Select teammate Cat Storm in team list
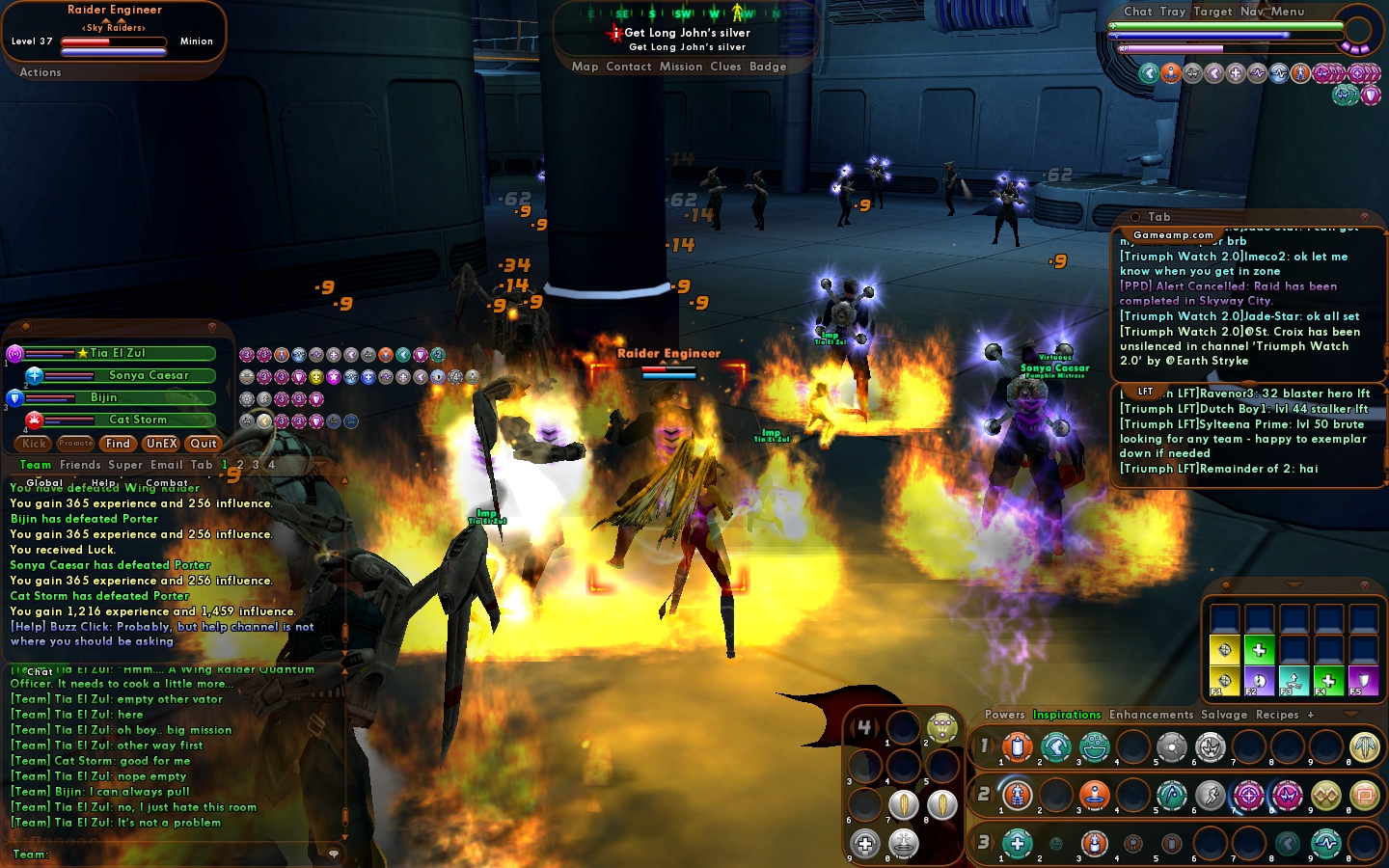 [138, 420]
